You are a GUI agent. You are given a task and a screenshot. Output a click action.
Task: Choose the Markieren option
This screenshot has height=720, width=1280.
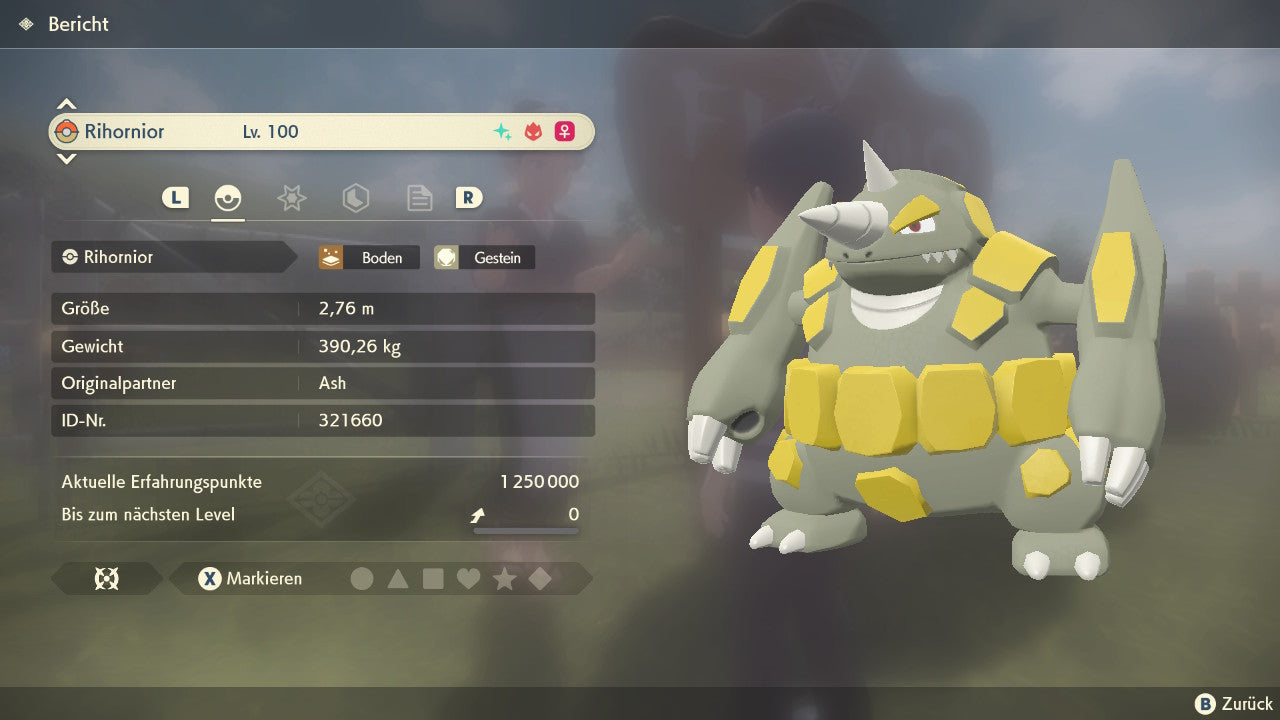coord(250,579)
